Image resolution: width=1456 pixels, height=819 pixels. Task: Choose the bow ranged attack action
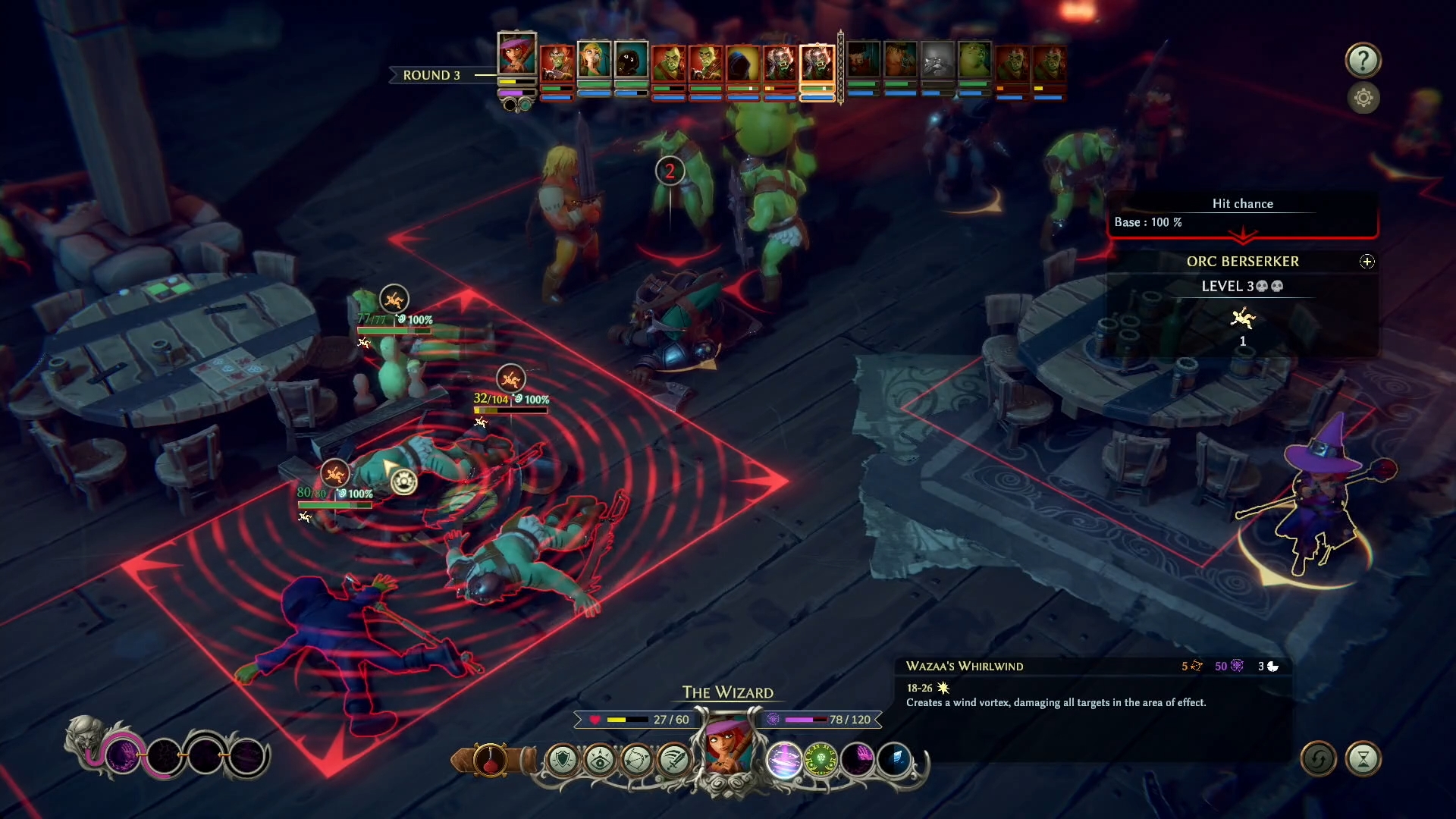click(x=637, y=759)
